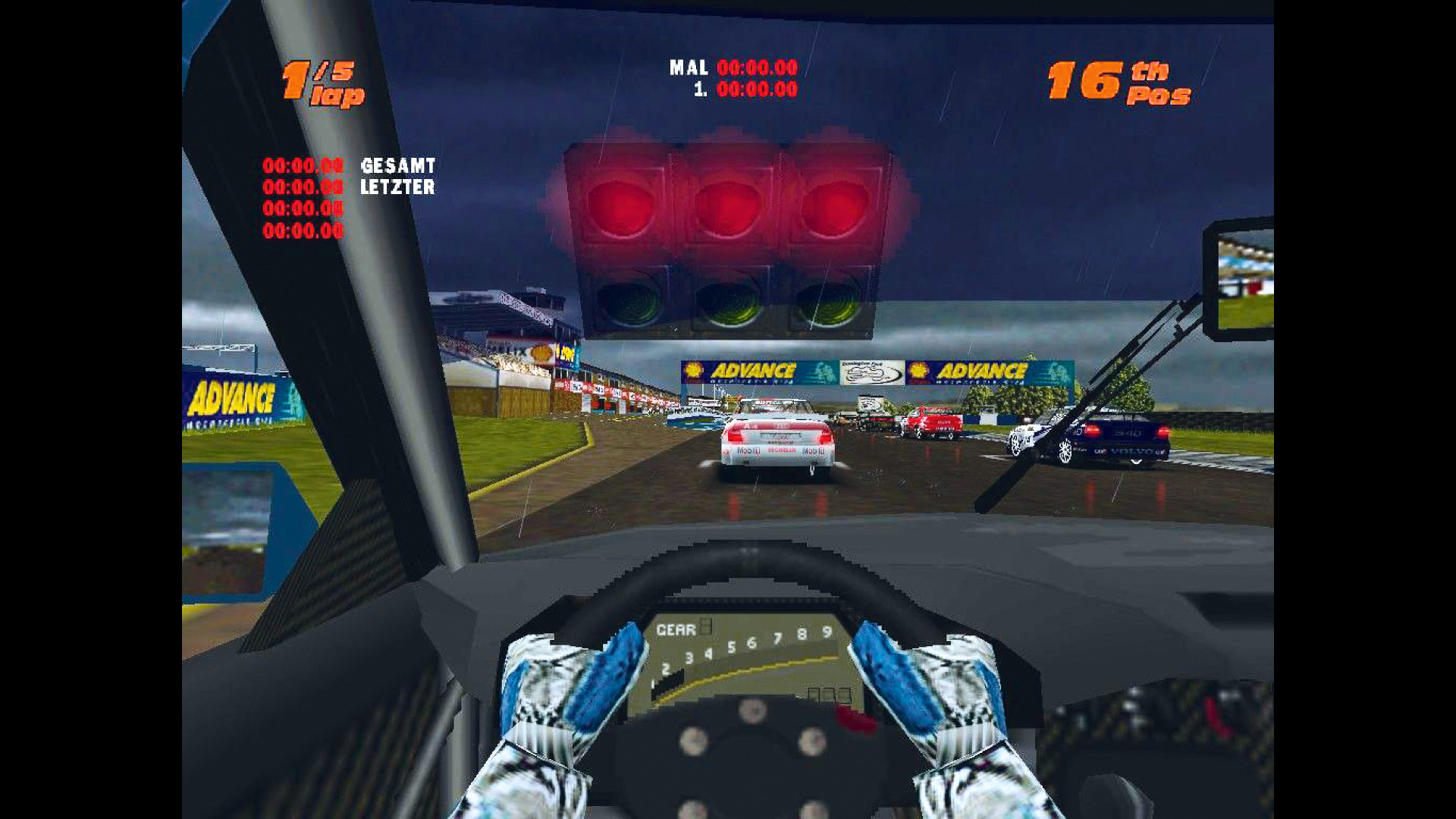The height and width of the screenshot is (819, 1456).
Task: Toggle the GESAMT total time readout
Action: 398,164
